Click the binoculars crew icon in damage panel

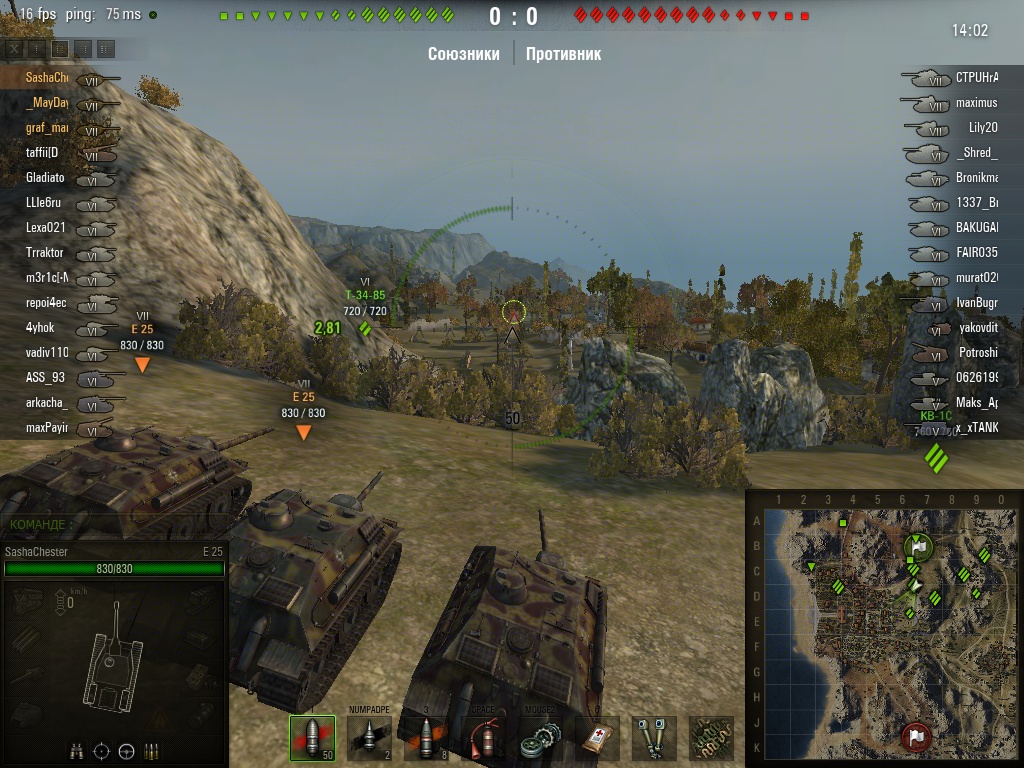76,751
